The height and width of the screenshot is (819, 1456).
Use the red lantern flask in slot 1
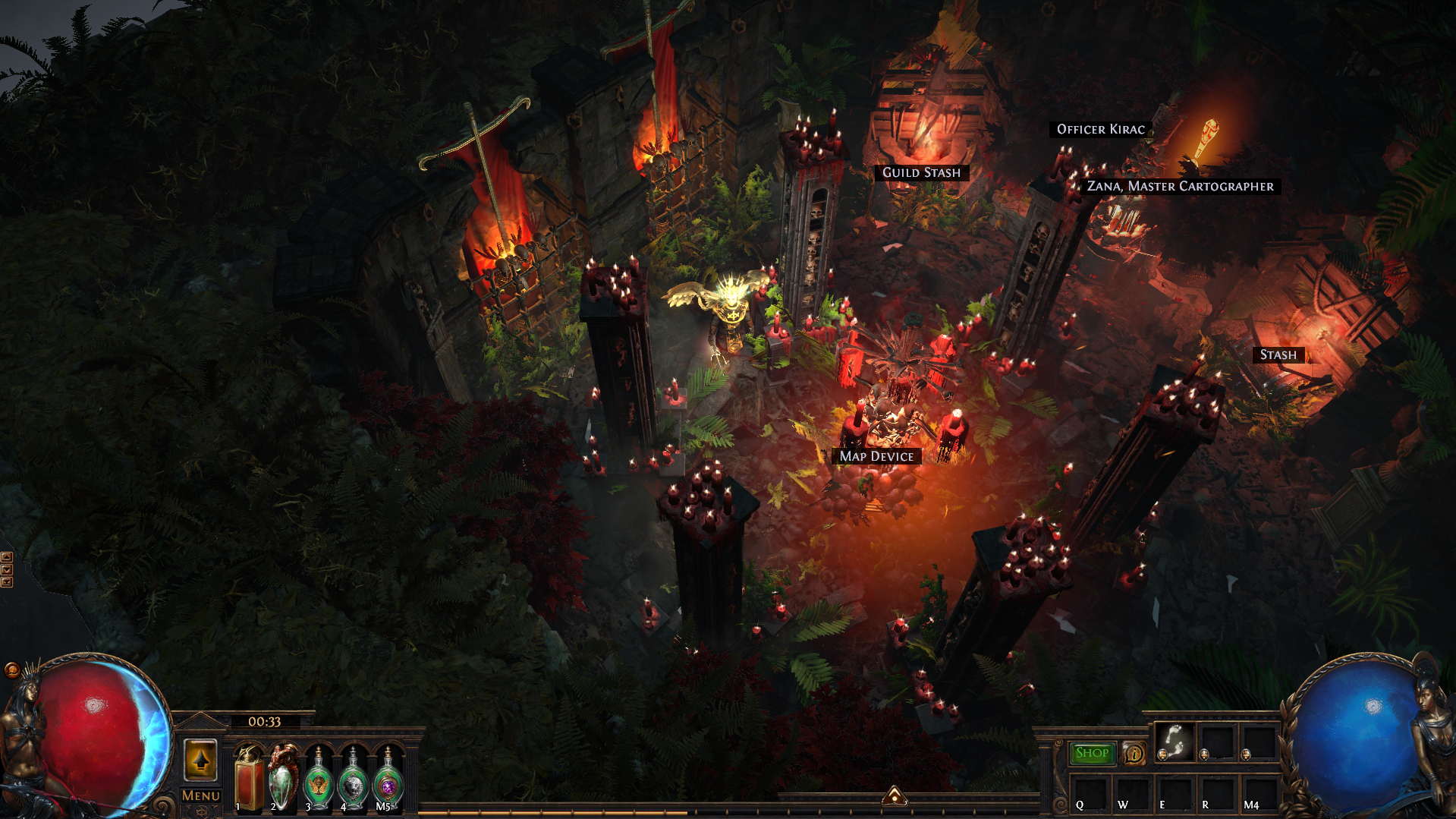[x=249, y=780]
